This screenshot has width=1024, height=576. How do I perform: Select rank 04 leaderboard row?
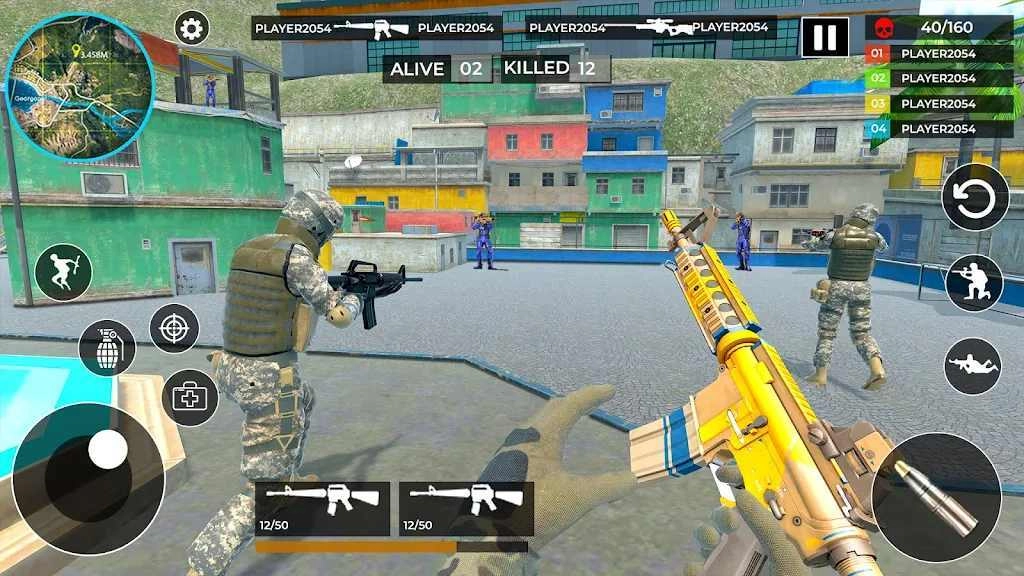(x=938, y=129)
